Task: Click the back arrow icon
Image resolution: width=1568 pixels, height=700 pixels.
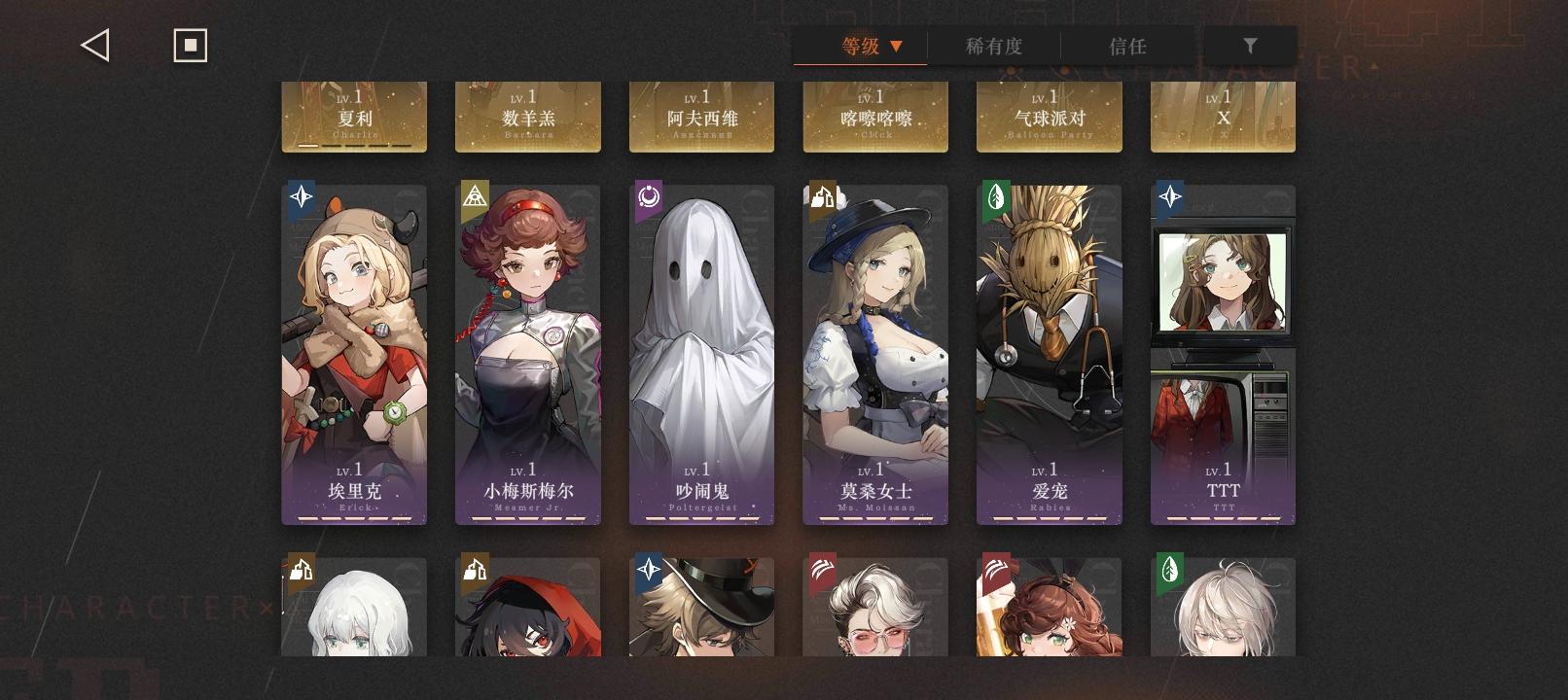Action: [x=92, y=44]
